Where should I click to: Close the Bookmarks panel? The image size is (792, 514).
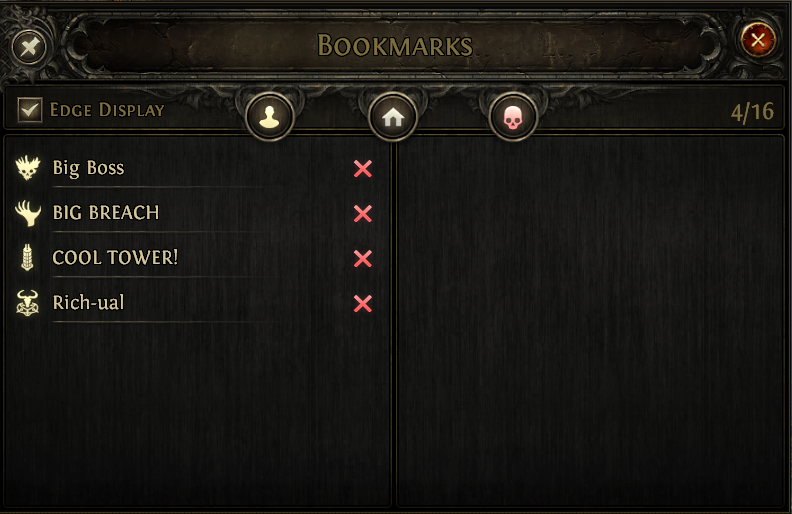tap(758, 40)
